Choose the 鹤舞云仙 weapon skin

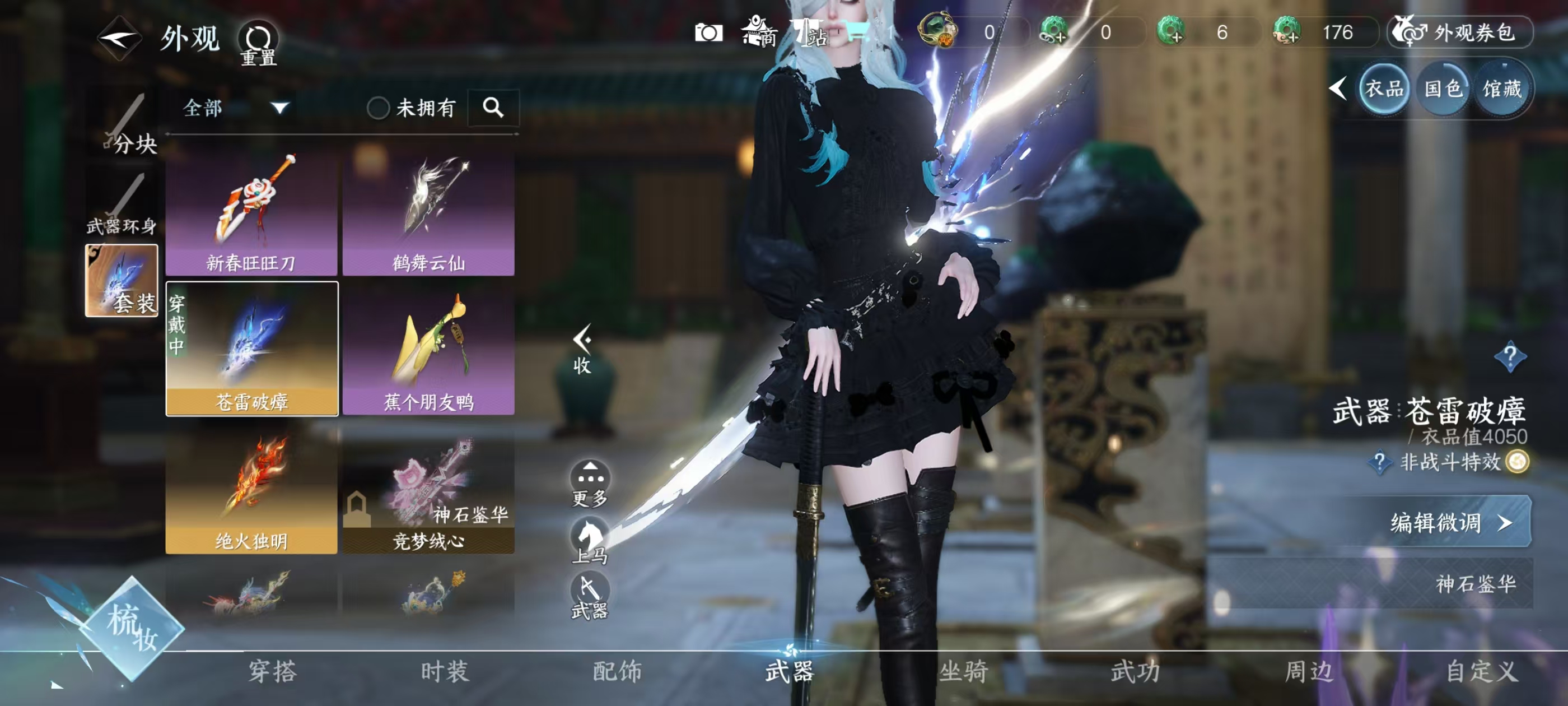tap(428, 213)
